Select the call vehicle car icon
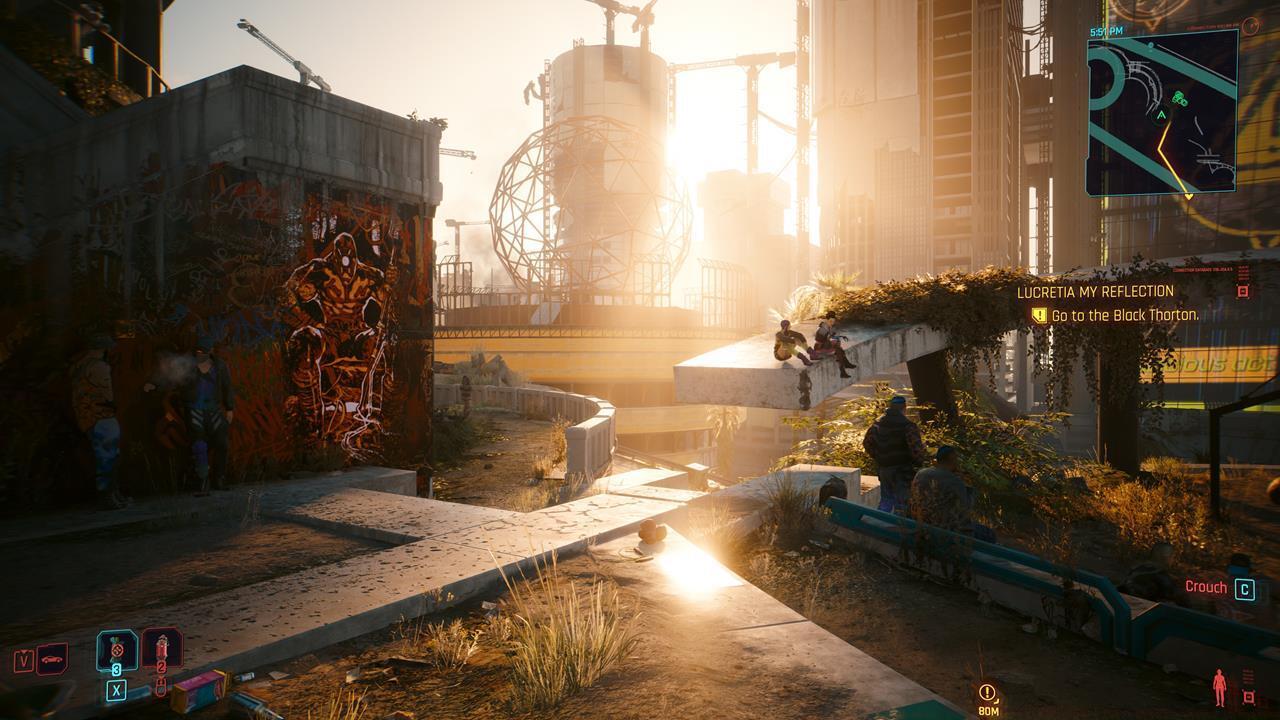The image size is (1280, 720). [52, 659]
